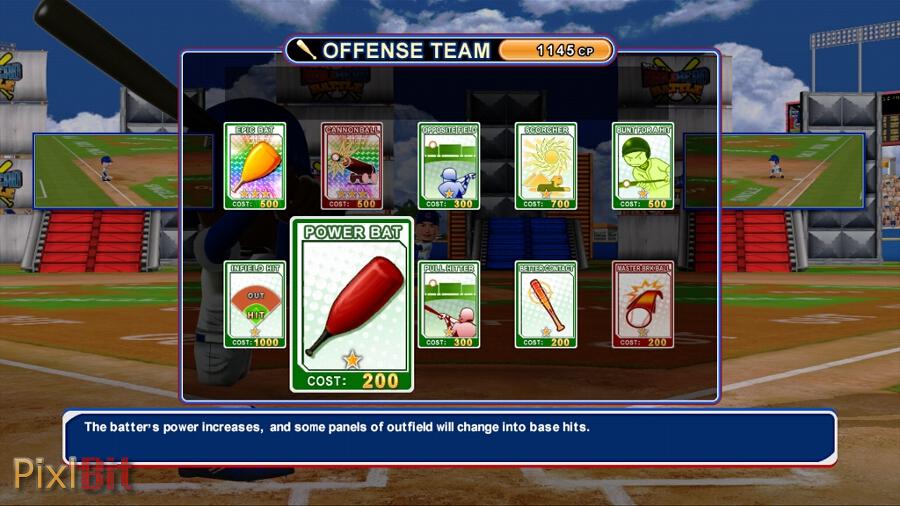Select the Epic Bat card
The height and width of the screenshot is (506, 900).
(254, 166)
